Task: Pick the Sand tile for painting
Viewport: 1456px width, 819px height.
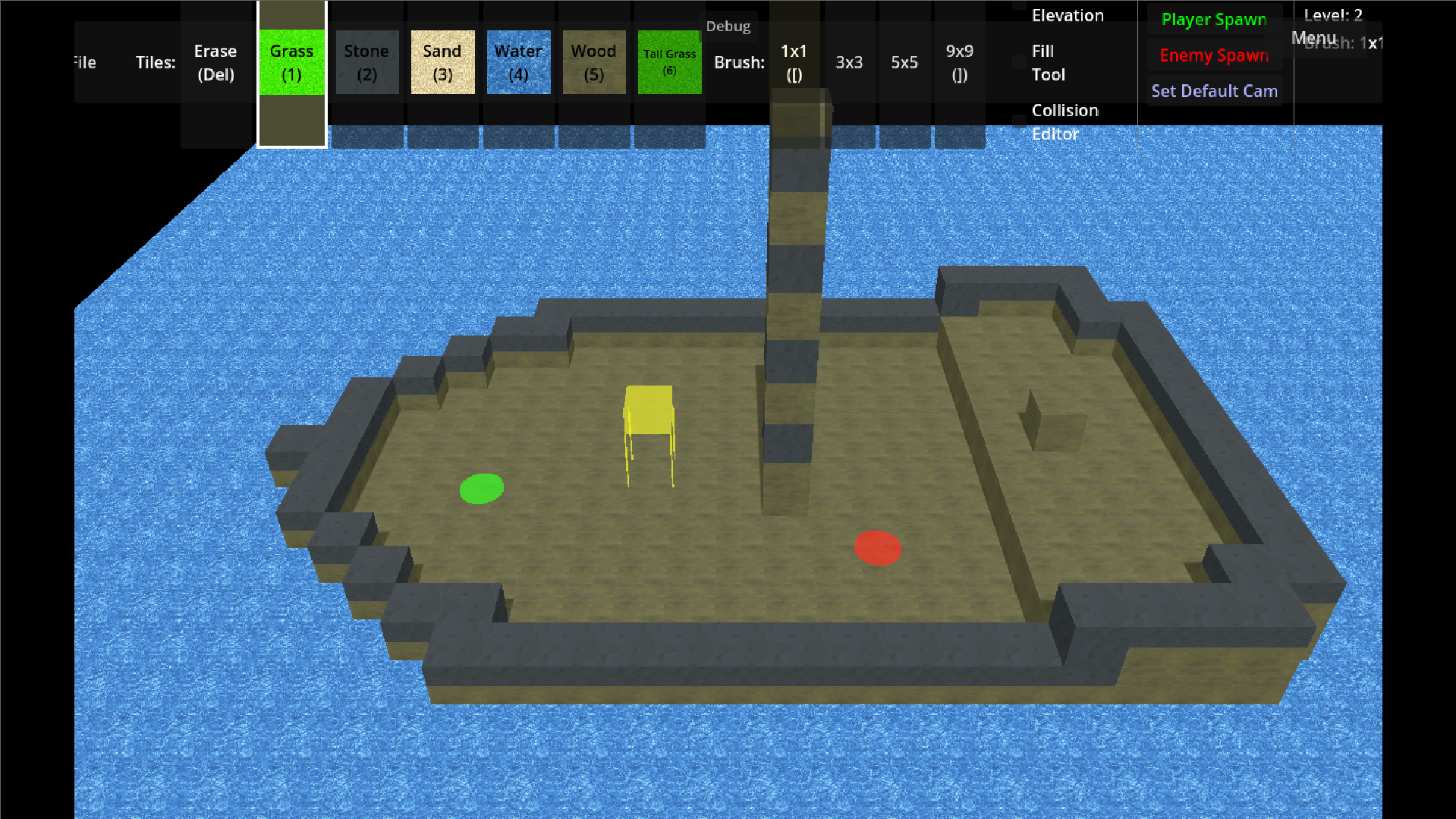Action: (x=442, y=62)
